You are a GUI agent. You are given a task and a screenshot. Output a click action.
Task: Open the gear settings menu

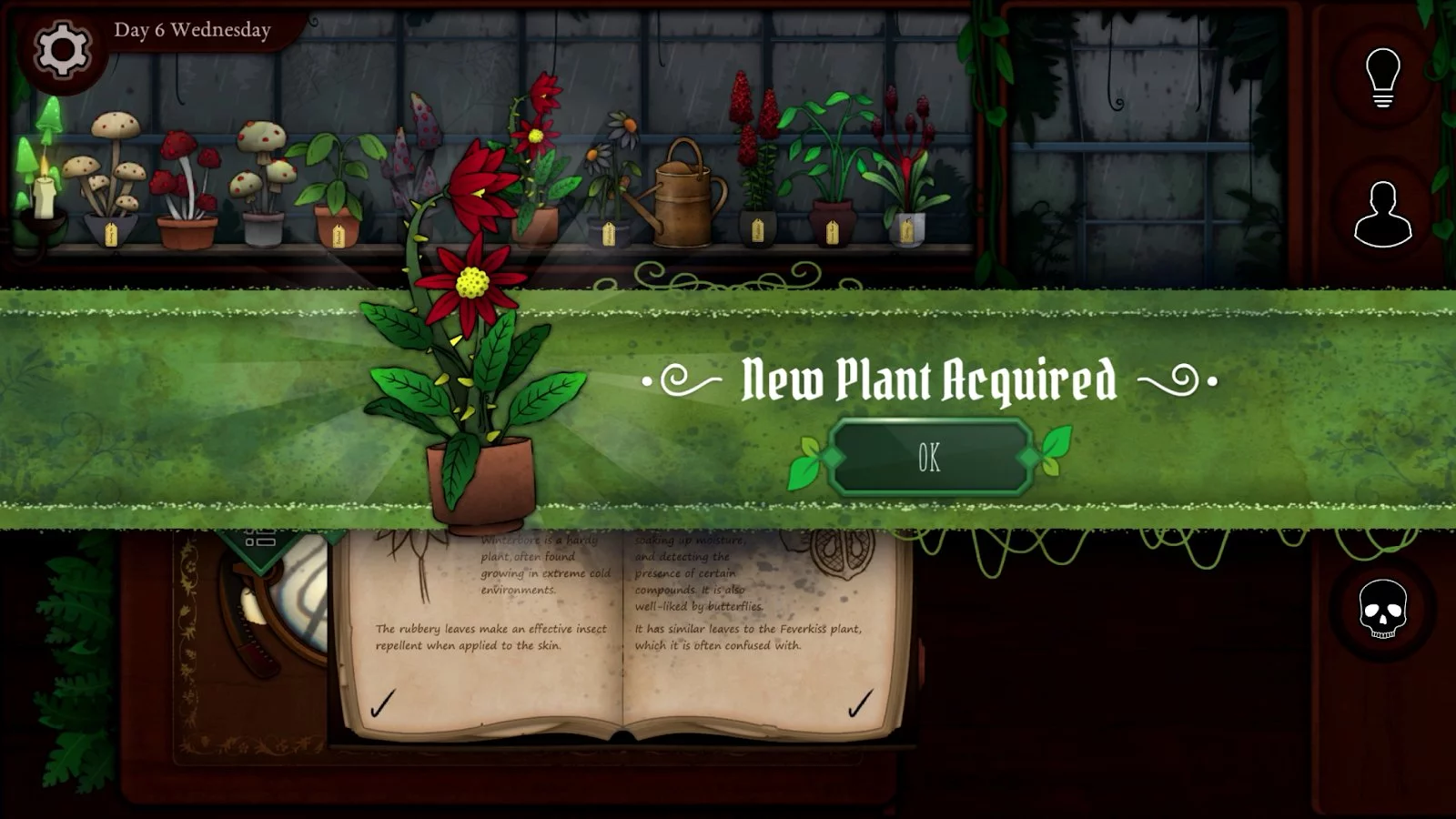pos(62,49)
